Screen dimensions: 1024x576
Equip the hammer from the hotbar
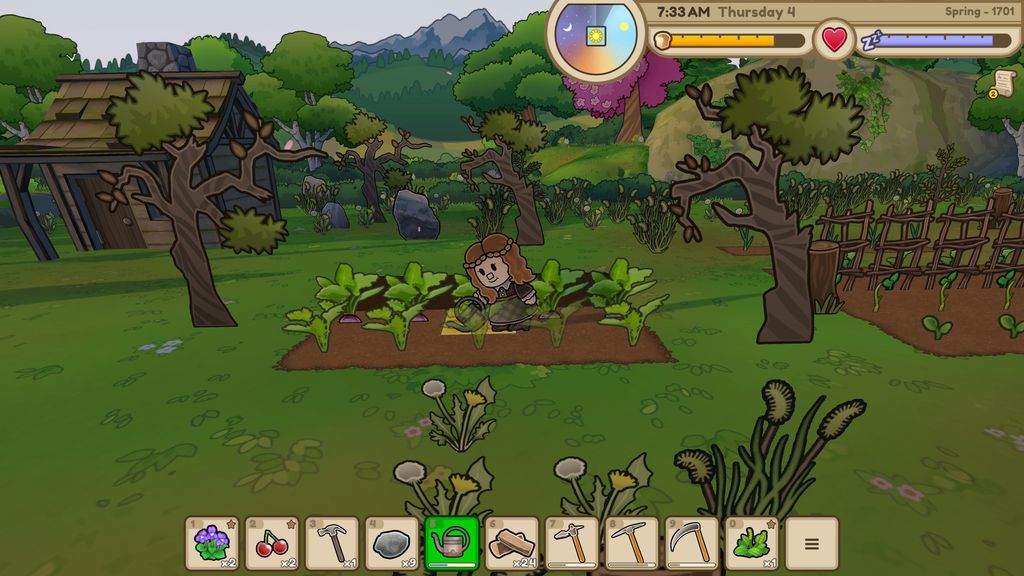tap(332, 543)
